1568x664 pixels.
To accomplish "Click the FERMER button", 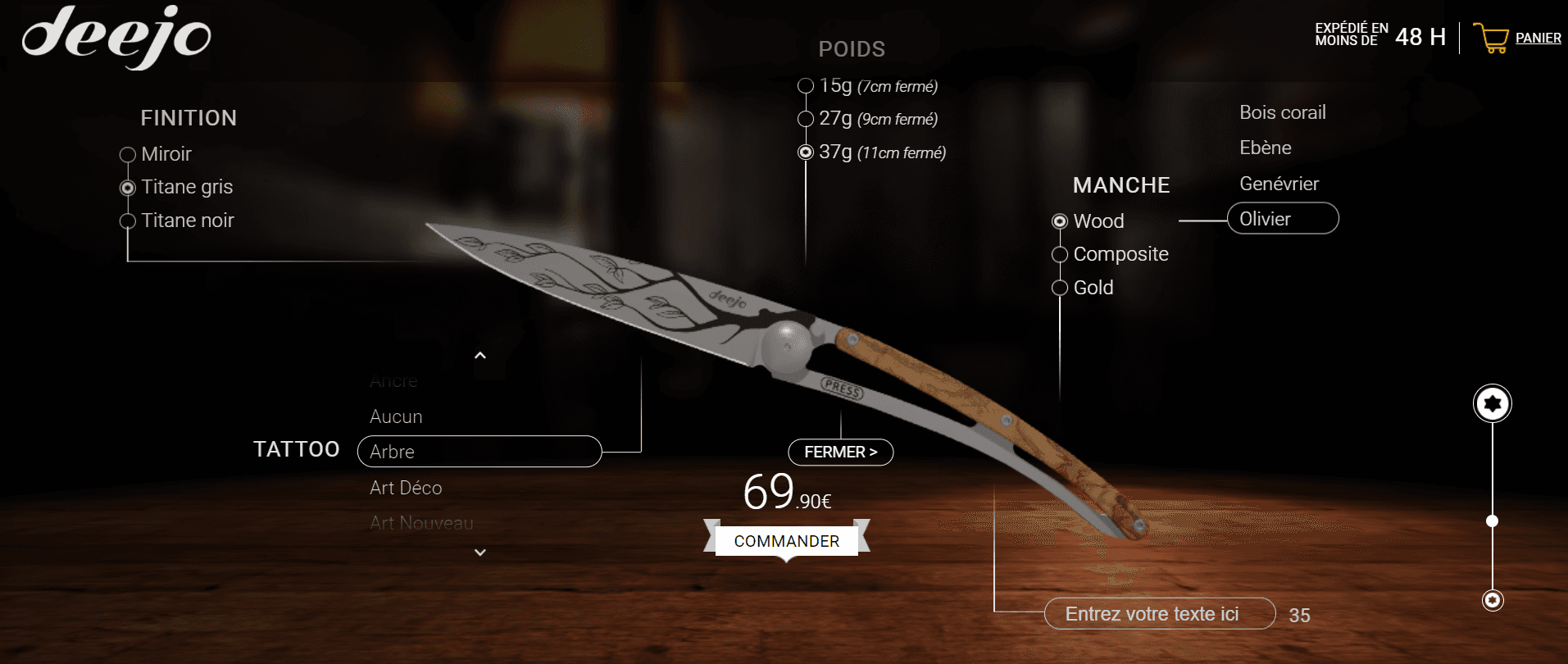I will click(x=840, y=452).
